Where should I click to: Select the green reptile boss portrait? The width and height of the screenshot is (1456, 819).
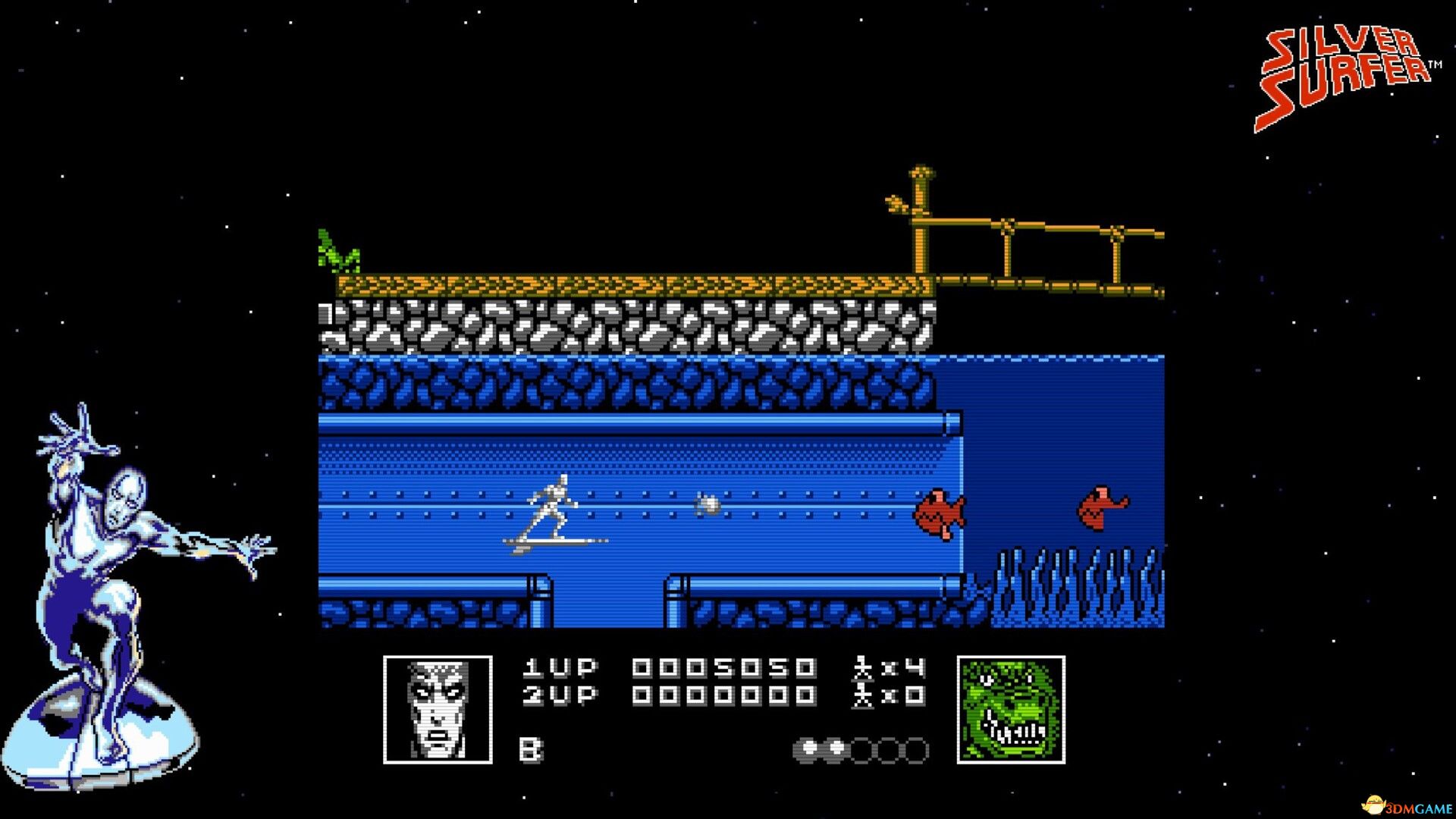(1011, 709)
